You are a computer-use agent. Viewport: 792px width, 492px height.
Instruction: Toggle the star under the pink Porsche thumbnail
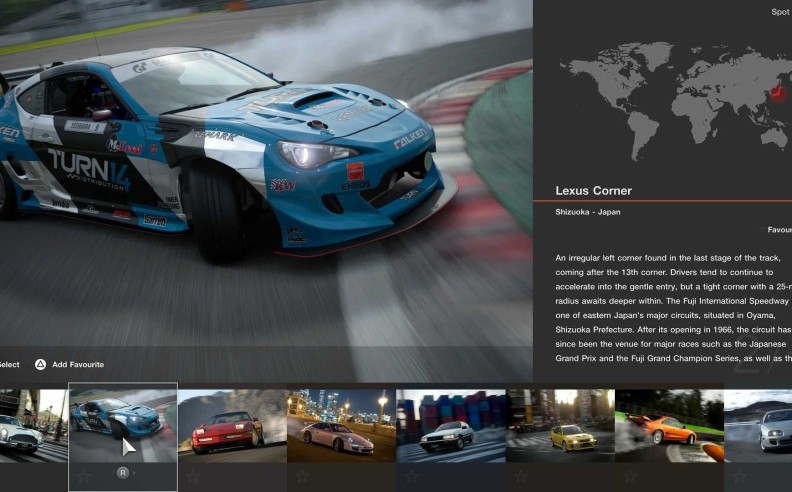pyautogui.click(x=302, y=476)
